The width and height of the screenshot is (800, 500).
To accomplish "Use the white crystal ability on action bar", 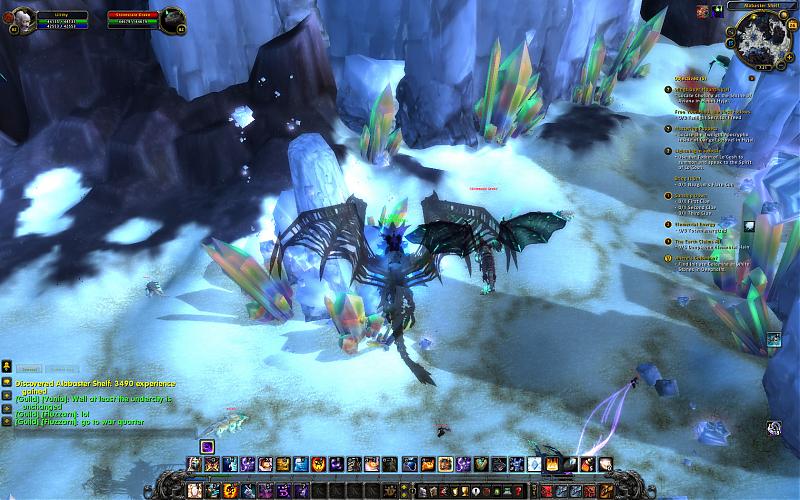I will pos(534,464).
